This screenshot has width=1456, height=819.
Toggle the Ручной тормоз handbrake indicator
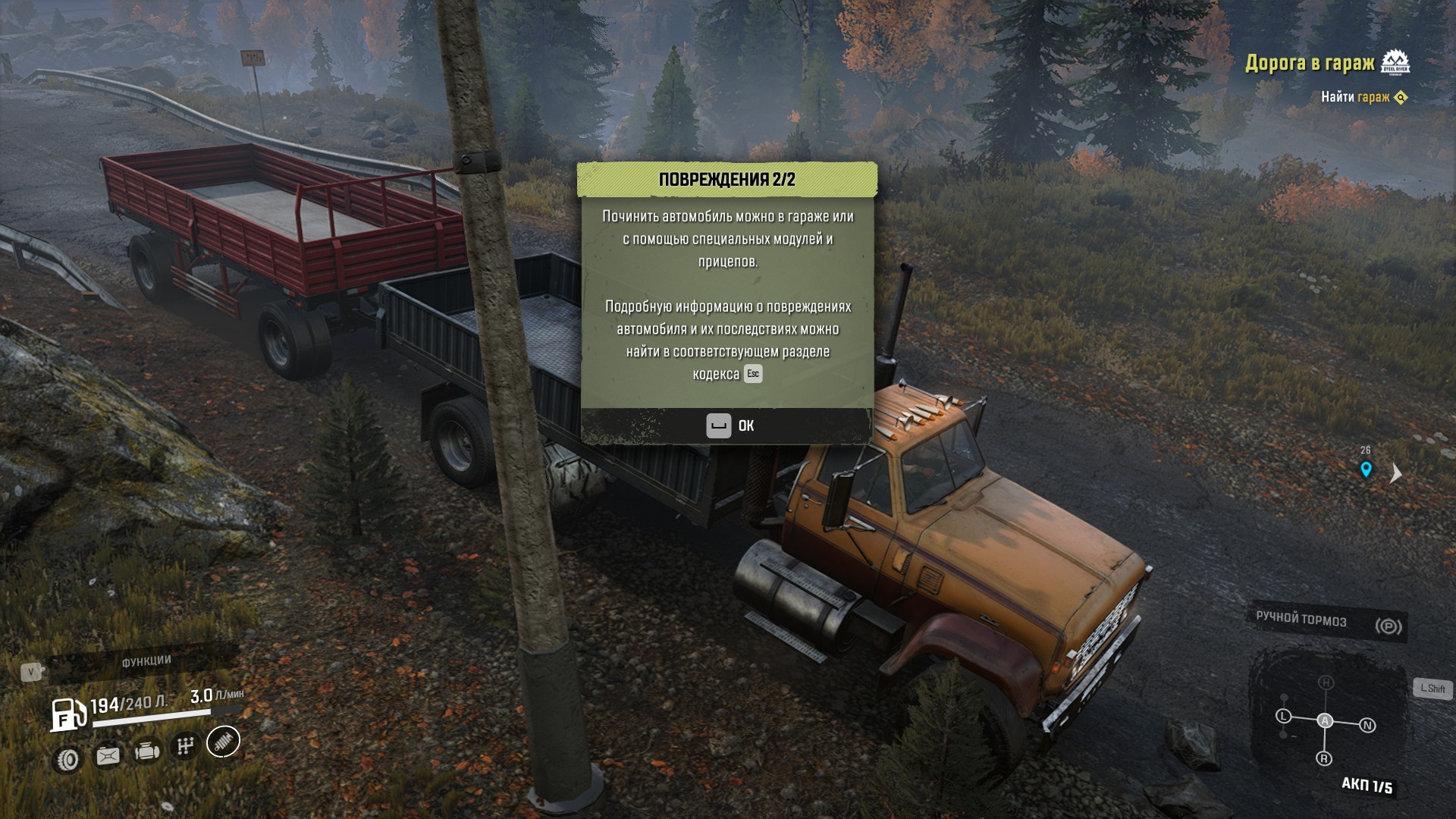(x=1329, y=622)
